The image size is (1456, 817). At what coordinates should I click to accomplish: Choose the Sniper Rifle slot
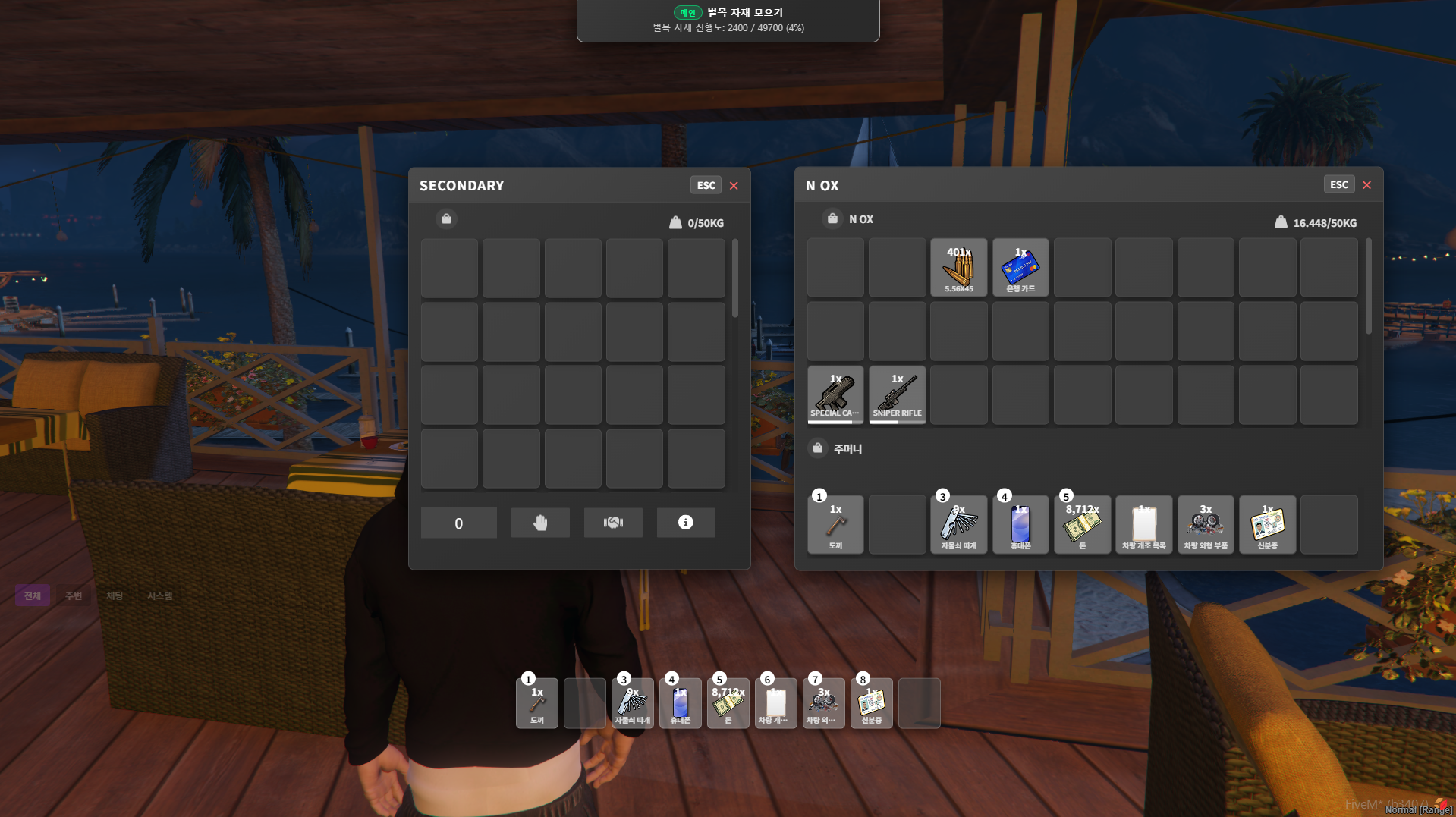pos(897,394)
